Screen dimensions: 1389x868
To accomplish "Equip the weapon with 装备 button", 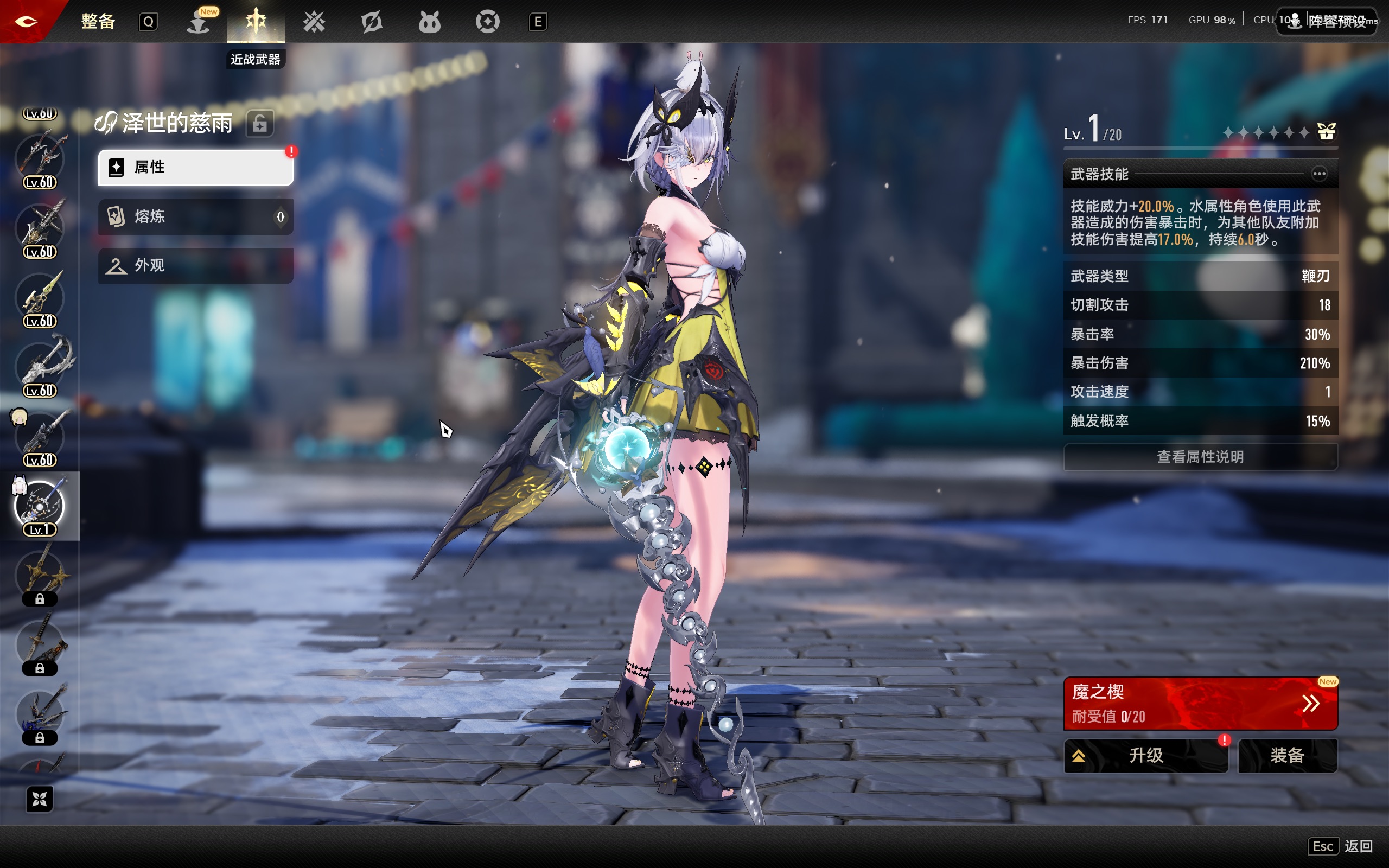I will [1288, 756].
